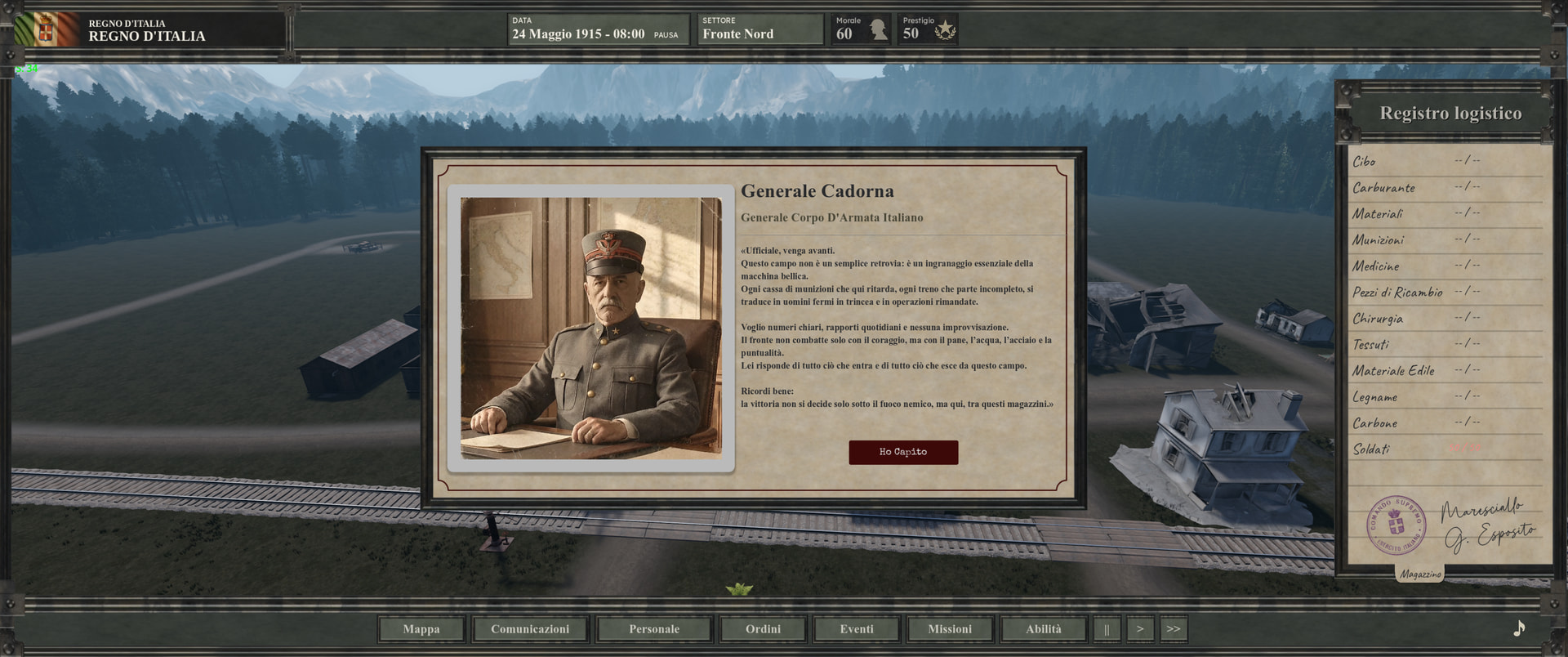Show the Personale screen
Screen dimensions: 1568x657
654,629
